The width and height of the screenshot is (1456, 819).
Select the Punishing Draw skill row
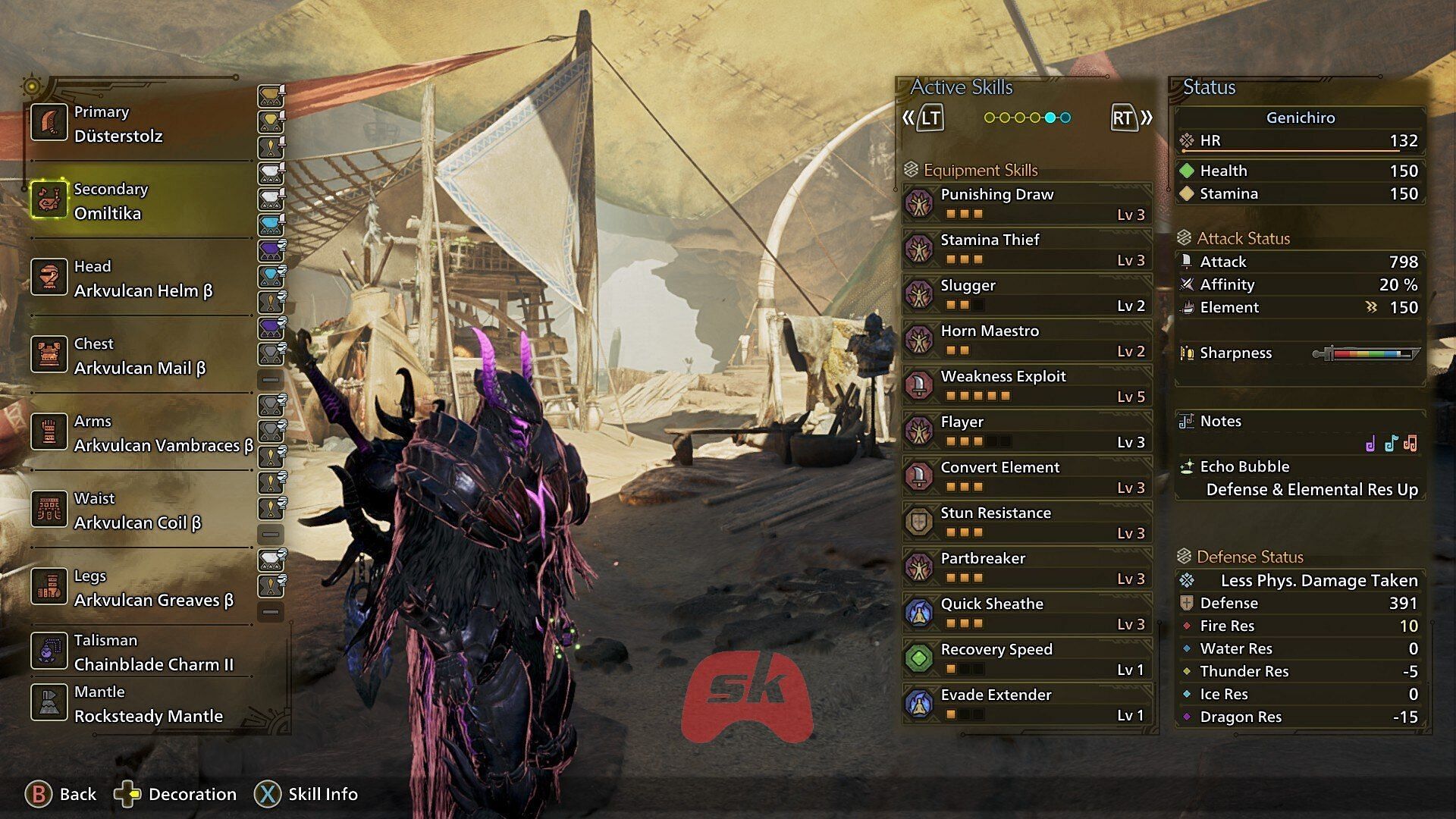[x=1027, y=204]
